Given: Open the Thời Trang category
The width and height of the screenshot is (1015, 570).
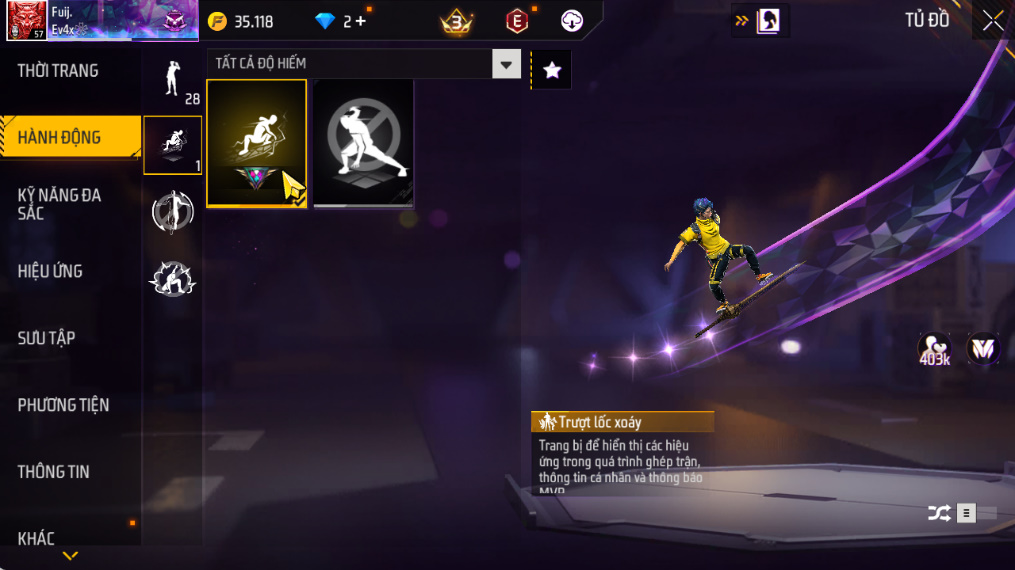Looking at the screenshot, I should pyautogui.click(x=58, y=71).
